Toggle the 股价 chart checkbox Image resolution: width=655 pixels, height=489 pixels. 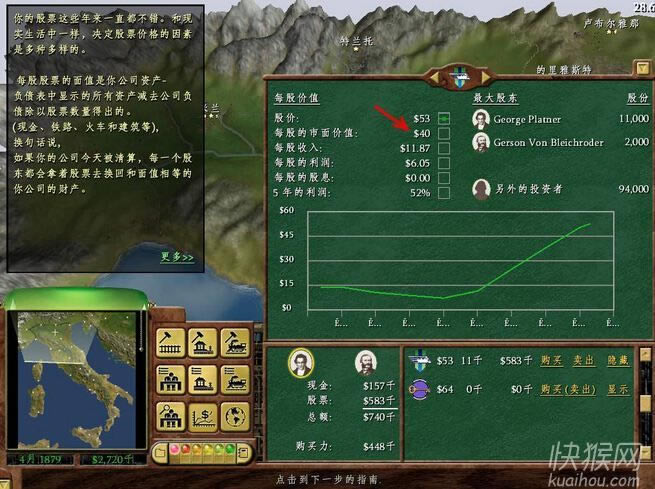[444, 118]
